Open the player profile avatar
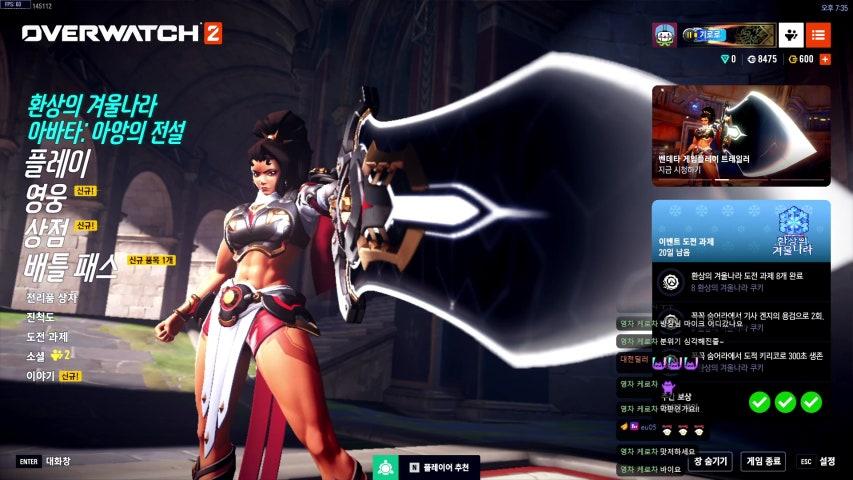This screenshot has height=480, width=853. pyautogui.click(x=664, y=34)
